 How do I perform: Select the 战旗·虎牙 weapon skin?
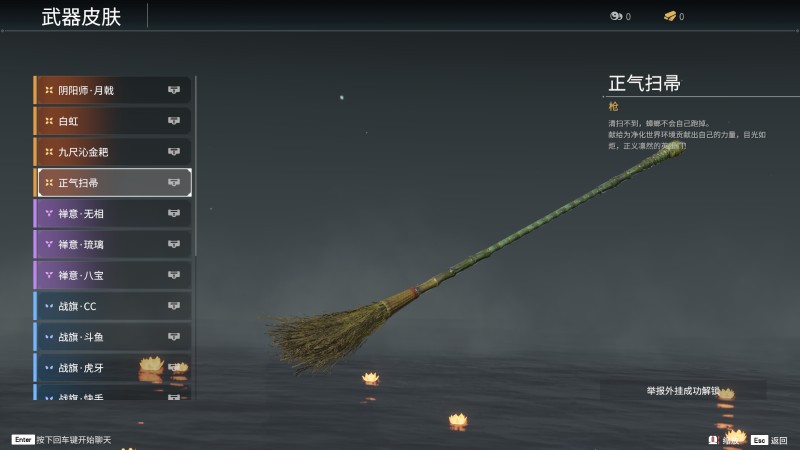point(112,367)
